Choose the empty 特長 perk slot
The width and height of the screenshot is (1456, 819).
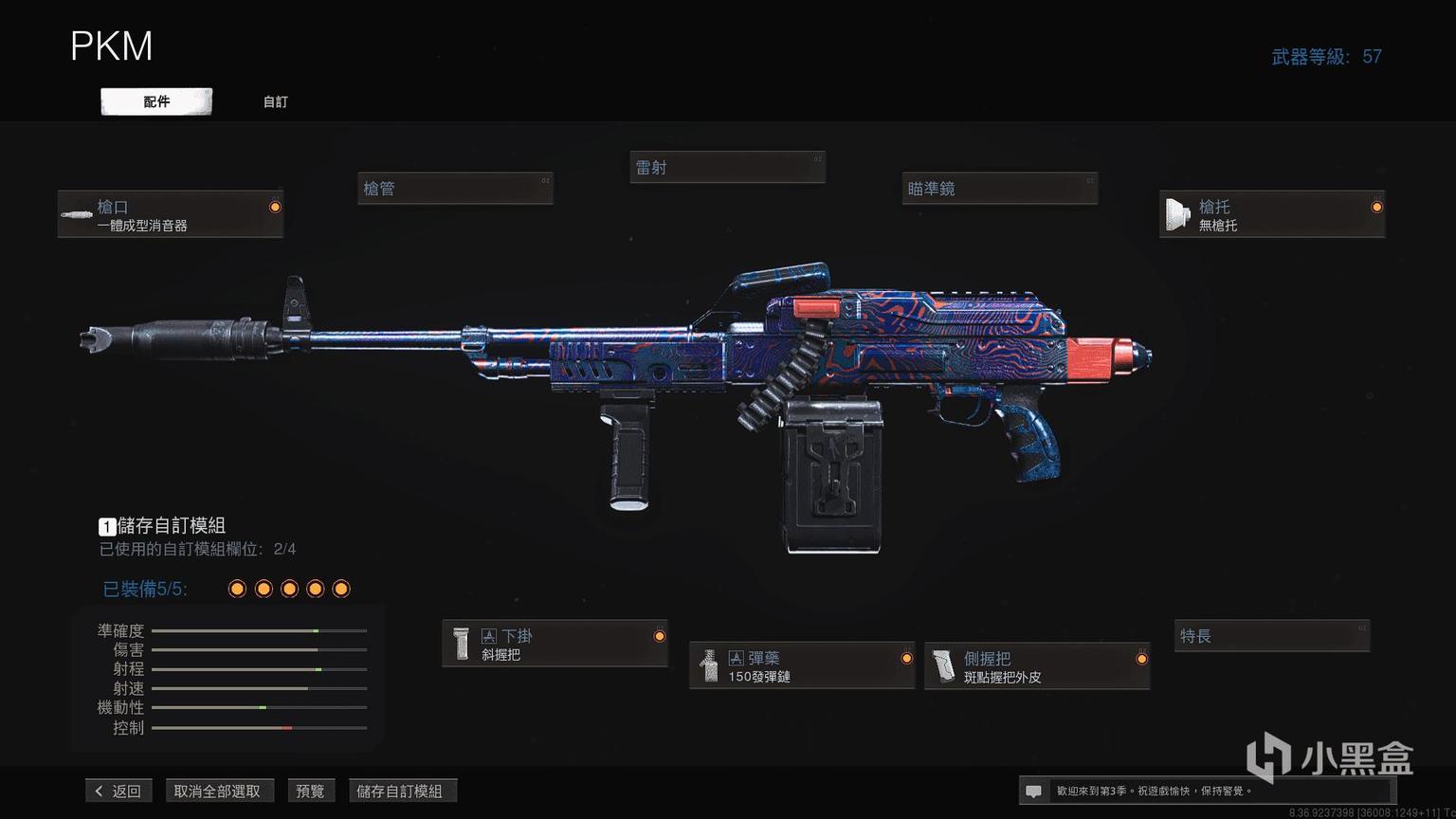coord(1272,636)
